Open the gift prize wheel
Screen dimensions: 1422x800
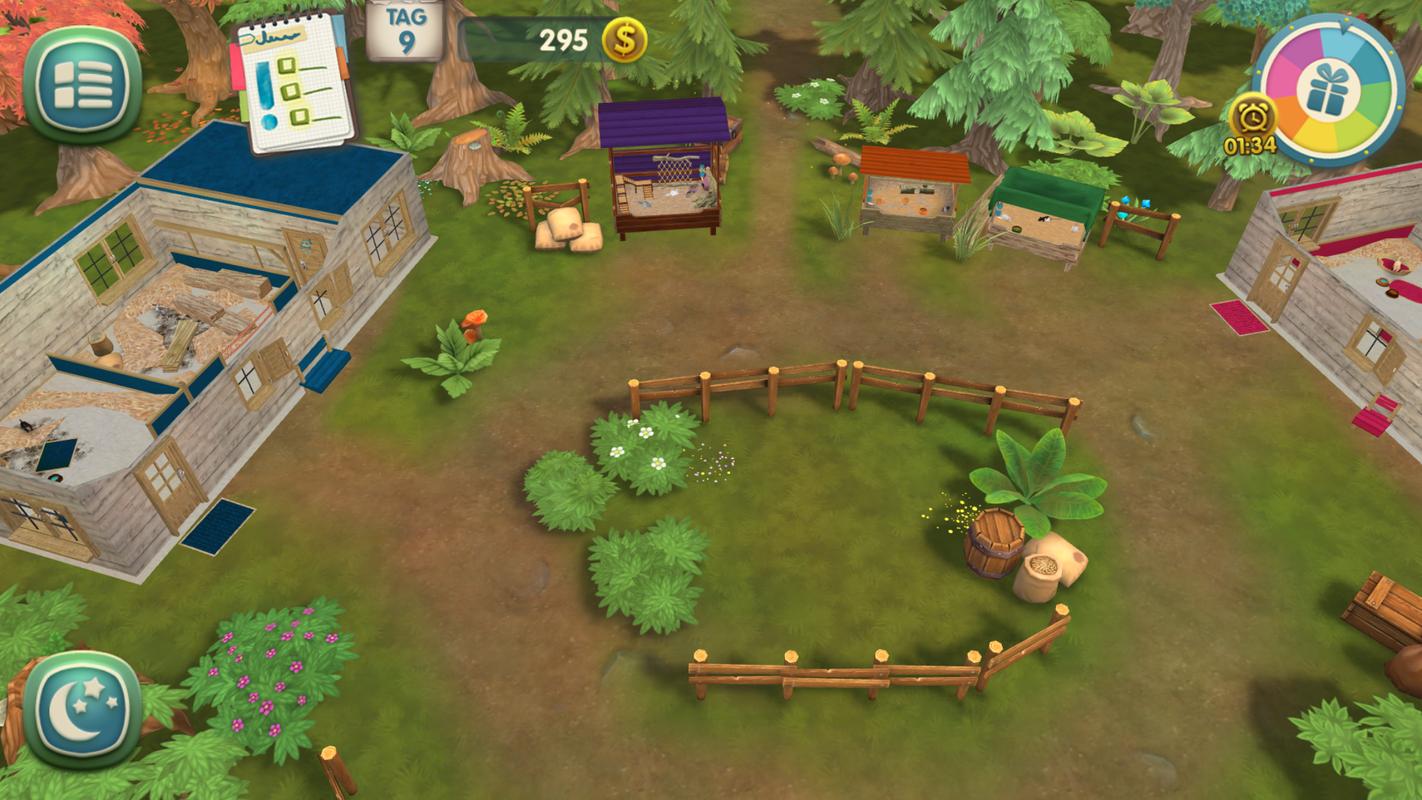[x=1328, y=90]
